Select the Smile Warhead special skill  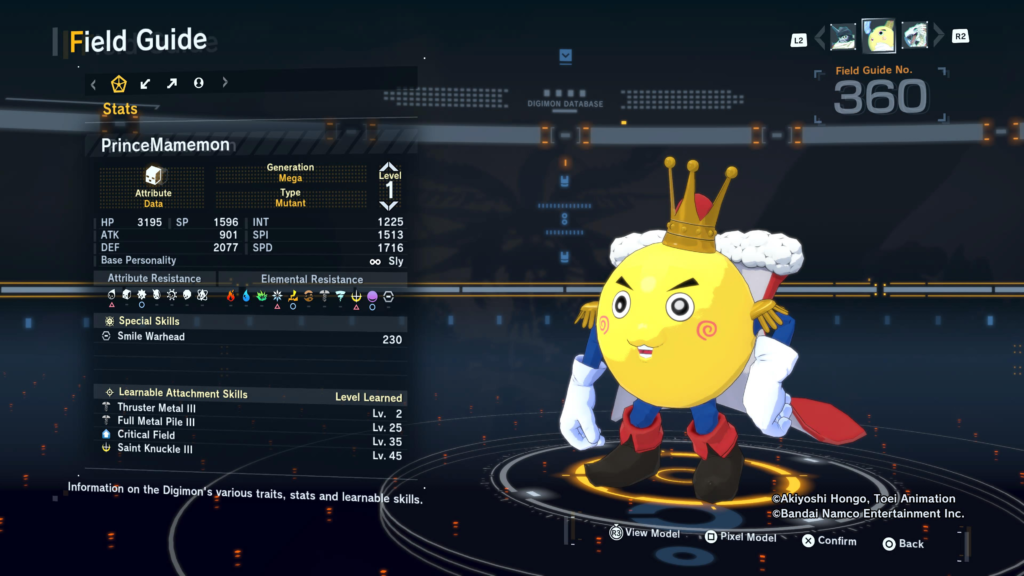[x=150, y=337]
